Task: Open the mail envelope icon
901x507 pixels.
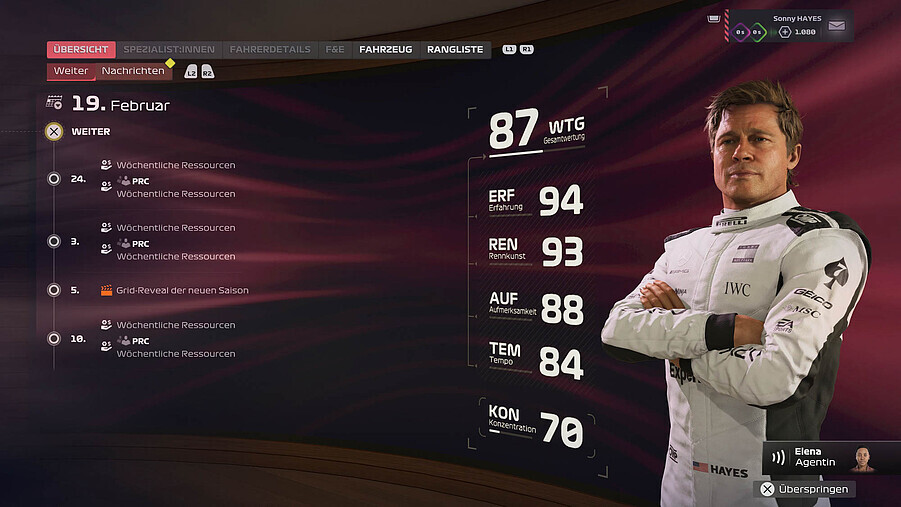Action: [x=836, y=26]
